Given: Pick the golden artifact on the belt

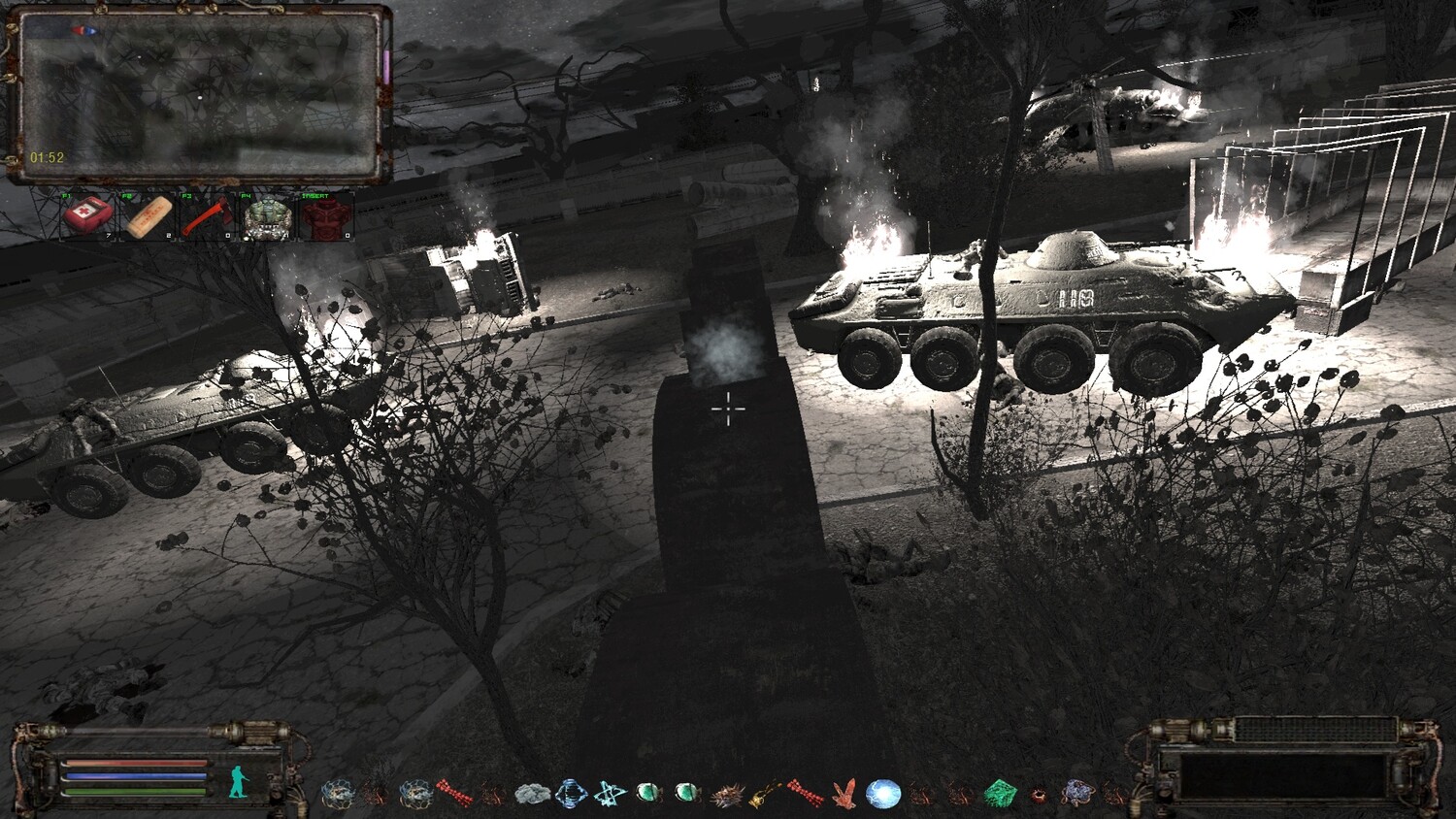Looking at the screenshot, I should 765,795.
